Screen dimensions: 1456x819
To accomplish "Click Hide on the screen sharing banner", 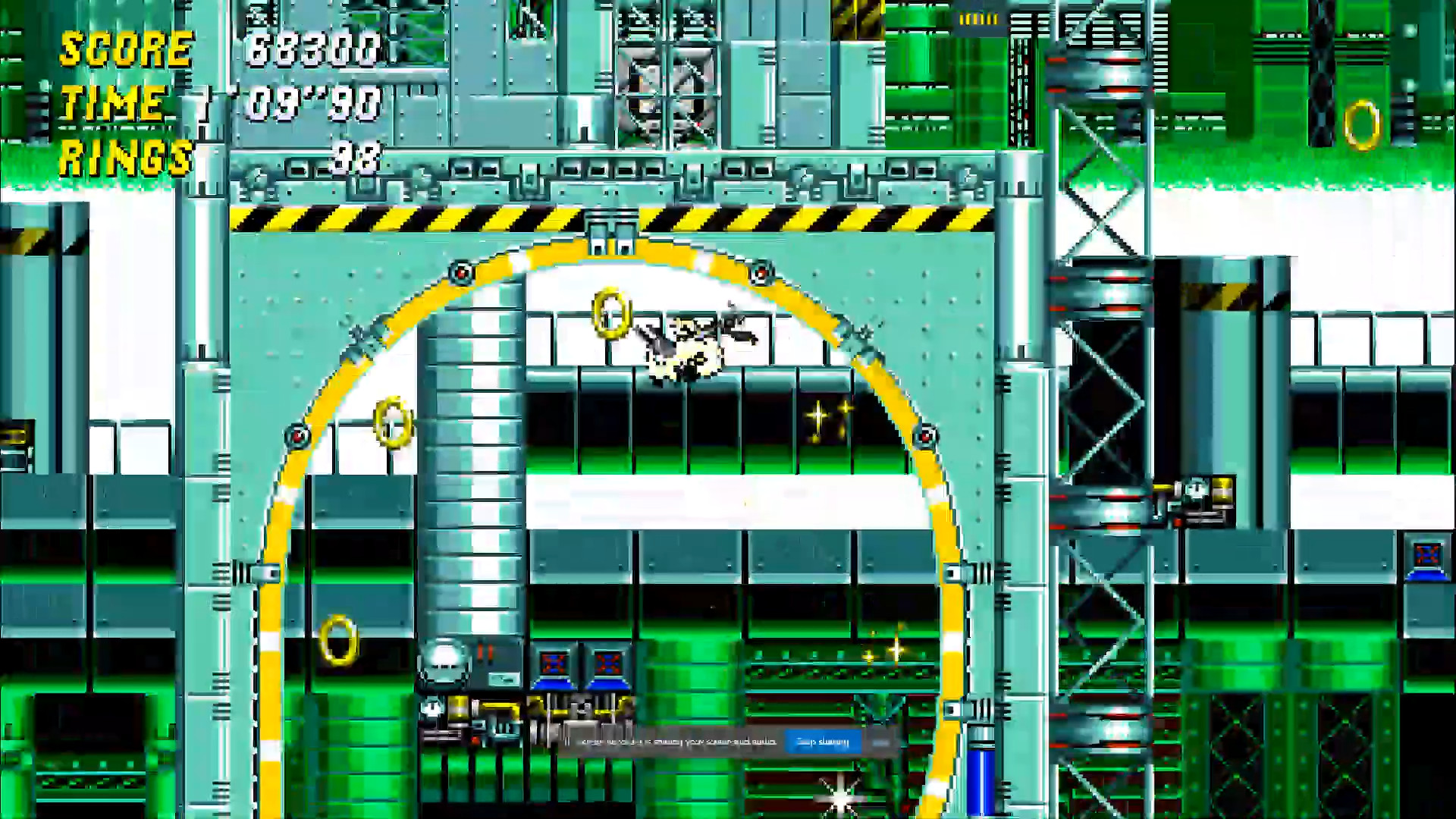I will click(882, 742).
